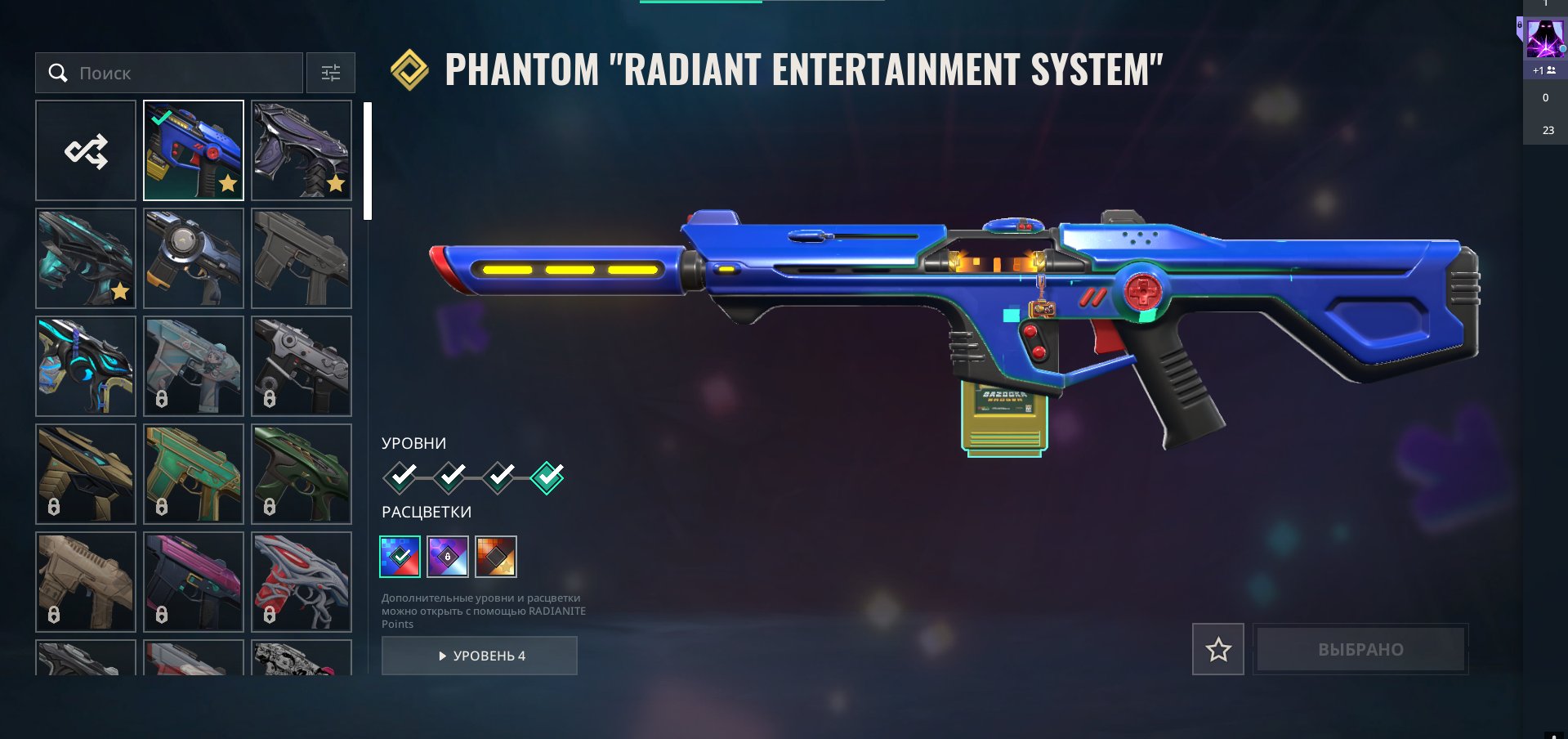This screenshot has height=739, width=1568.
Task: Select the orange and black color variant
Action: (x=496, y=557)
